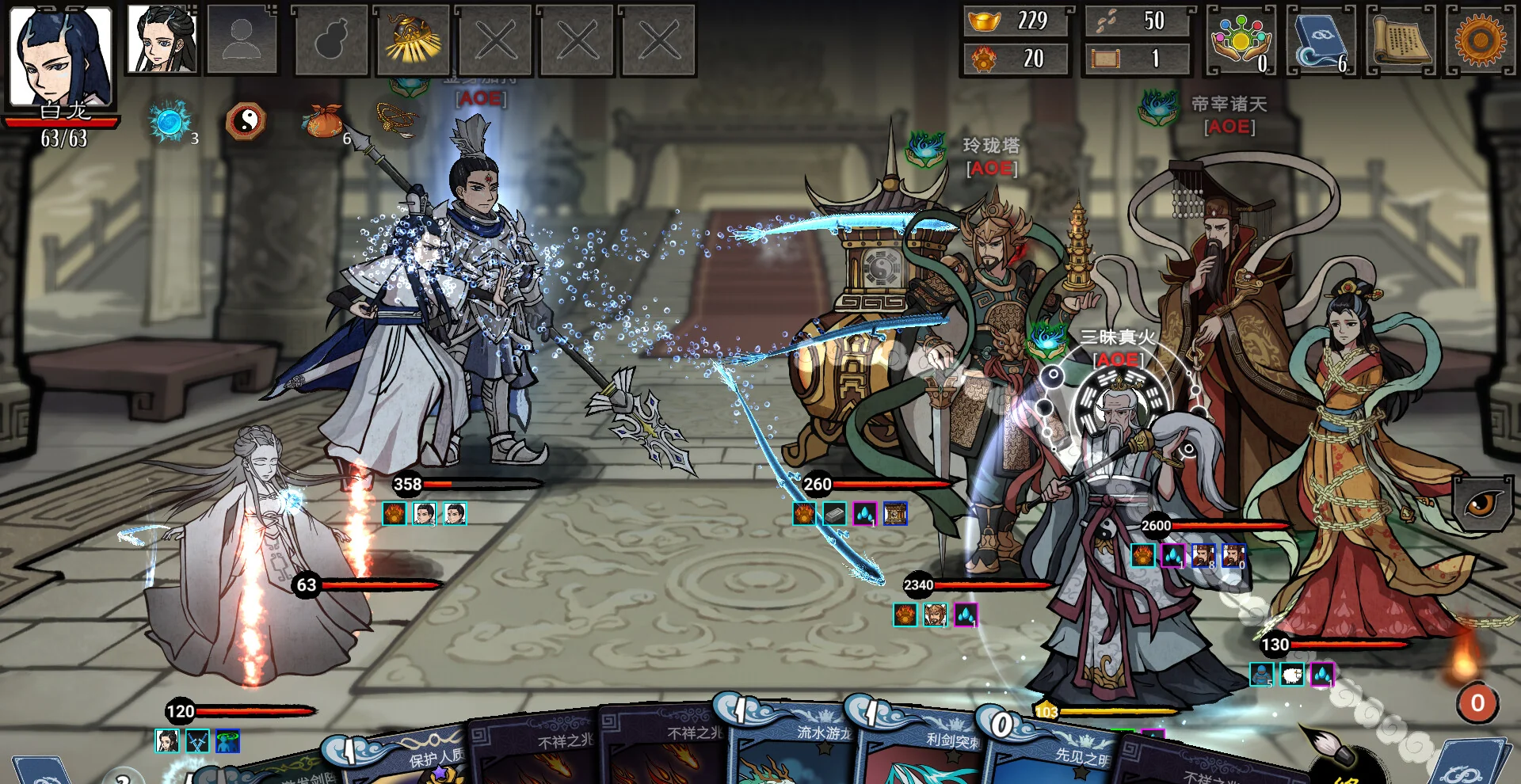Click the golden bell relic slot
Screen dimensions: 1521x784
point(412,40)
